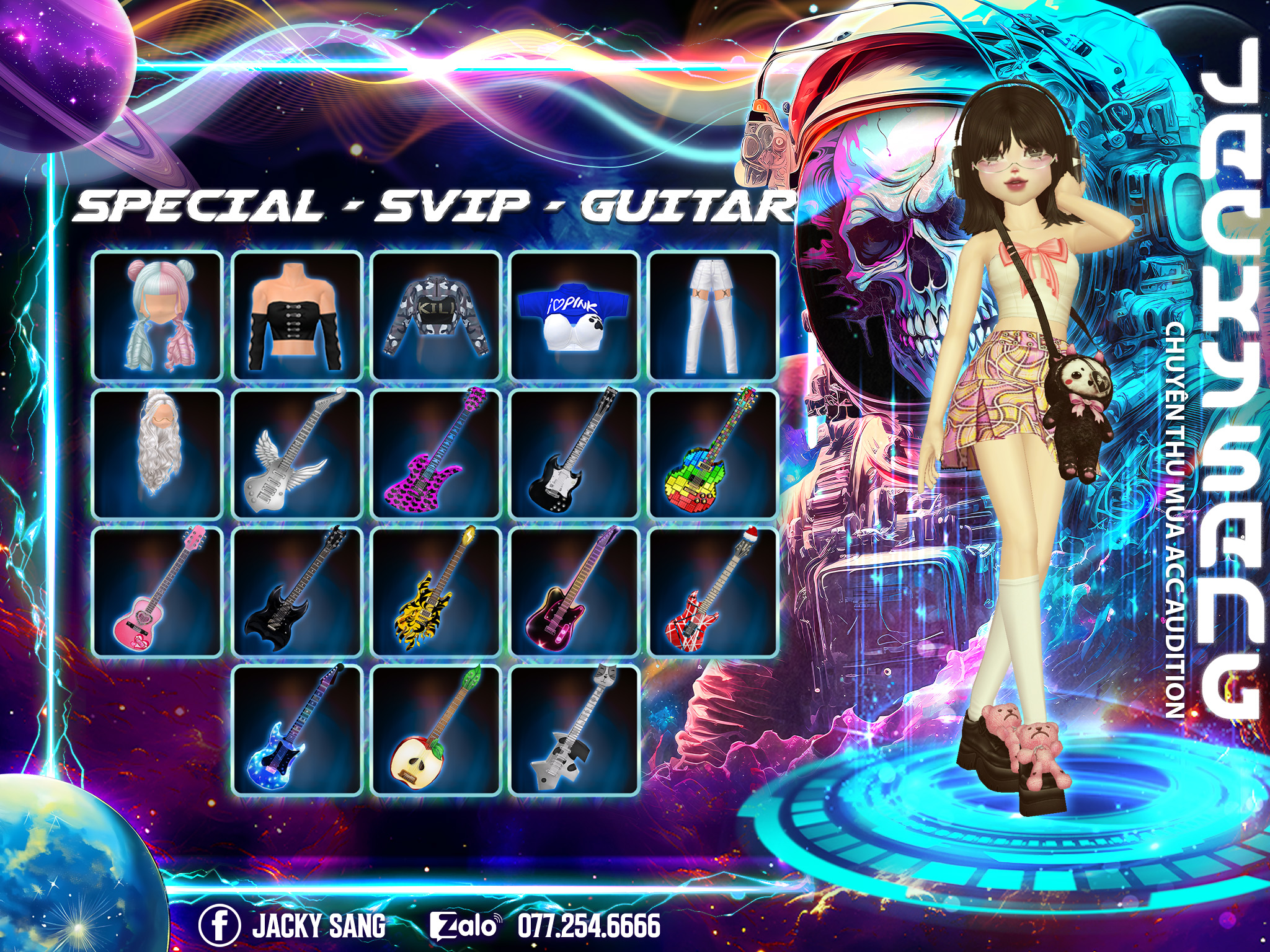
Task: Choose the black guitar with pink neon outline
Action: (x=574, y=593)
